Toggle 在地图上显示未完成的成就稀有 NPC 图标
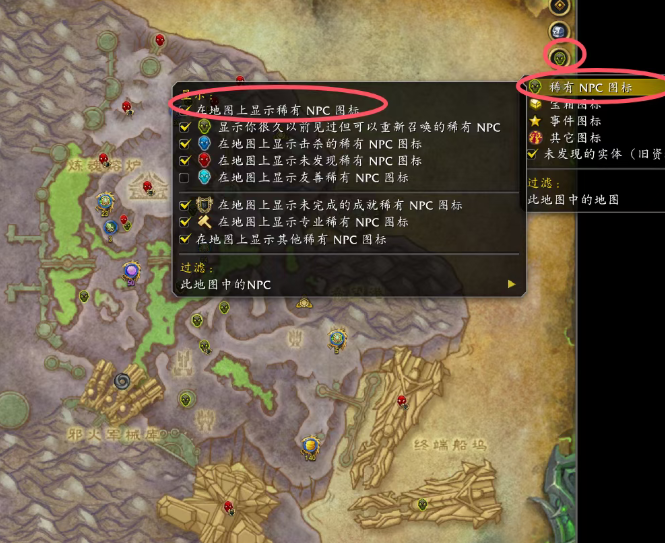This screenshot has width=665, height=543. point(184,205)
